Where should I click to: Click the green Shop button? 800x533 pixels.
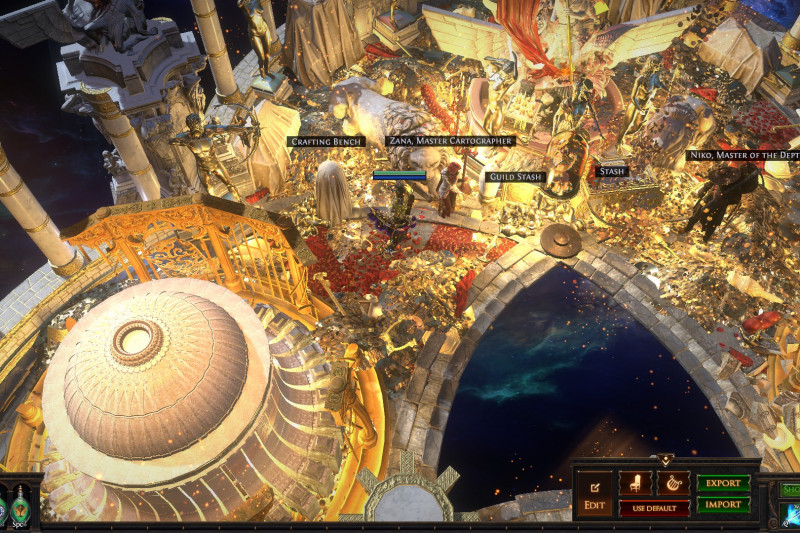[x=790, y=489]
